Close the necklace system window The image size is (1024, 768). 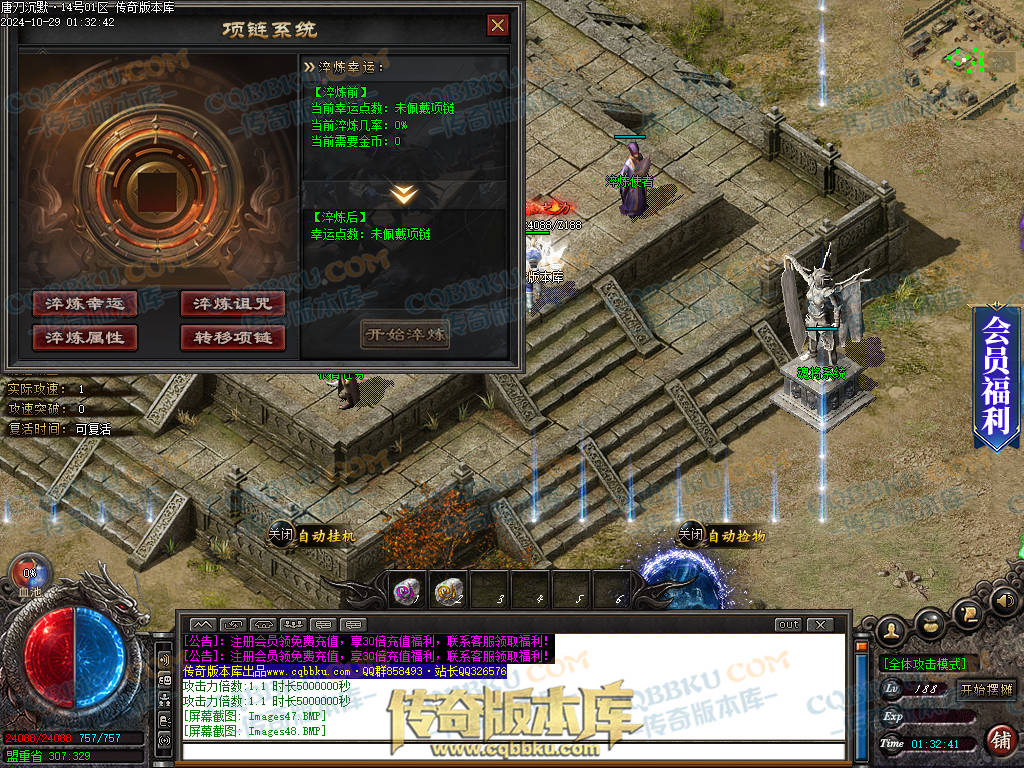click(x=497, y=25)
